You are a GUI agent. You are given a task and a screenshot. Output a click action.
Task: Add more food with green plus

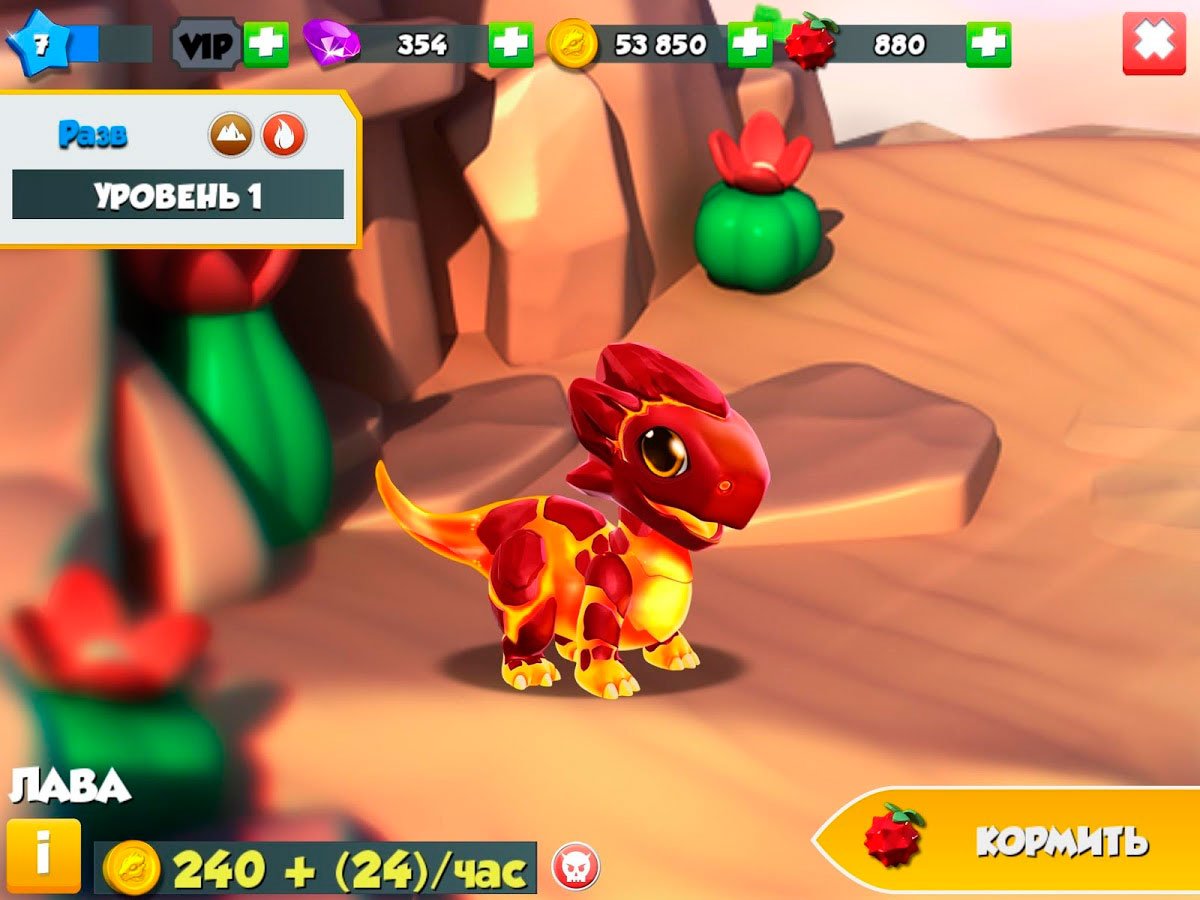click(988, 44)
